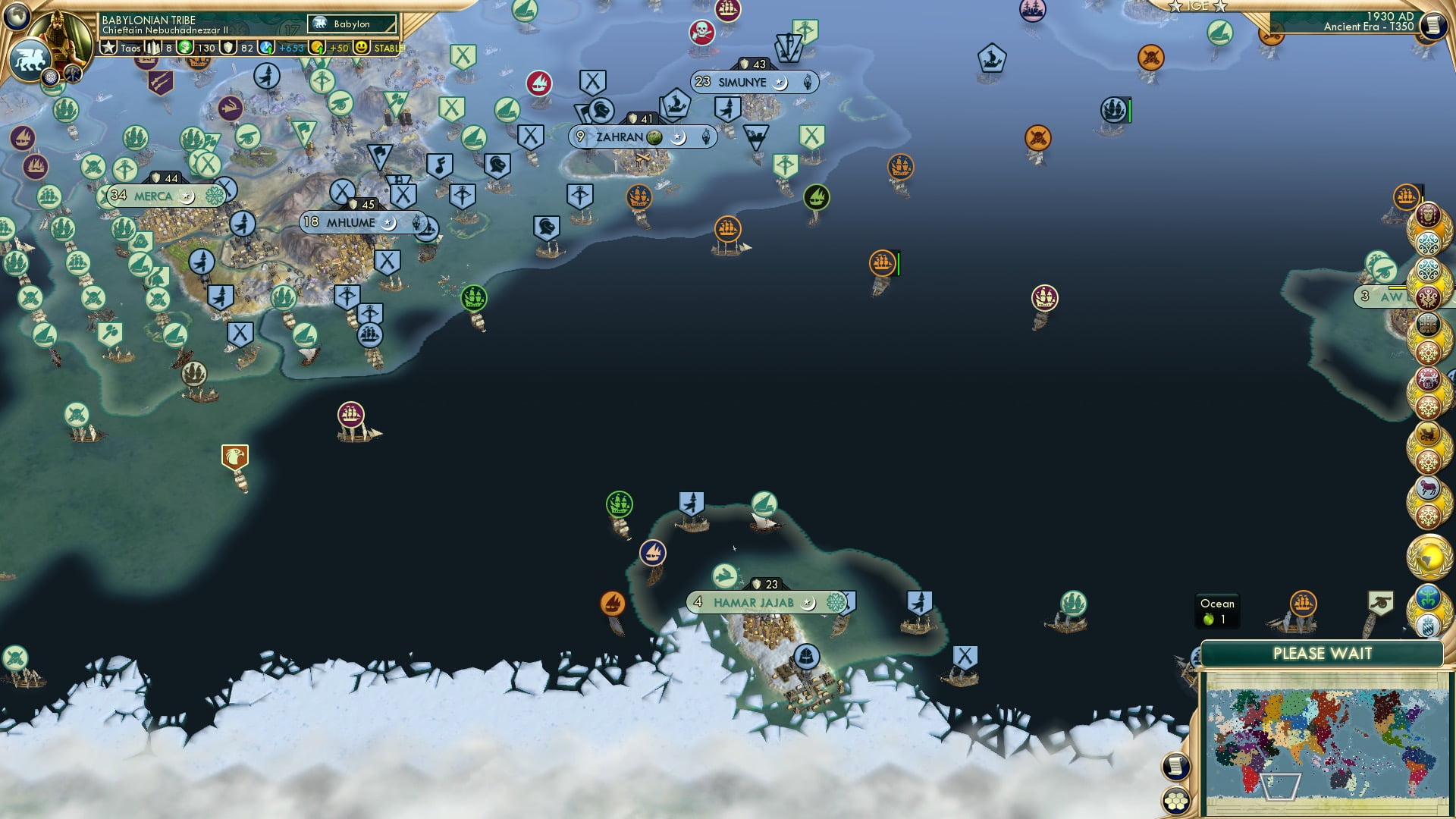The image size is (1456, 819).
Task: Open the scroll button left of minimap
Action: [x=1174, y=767]
